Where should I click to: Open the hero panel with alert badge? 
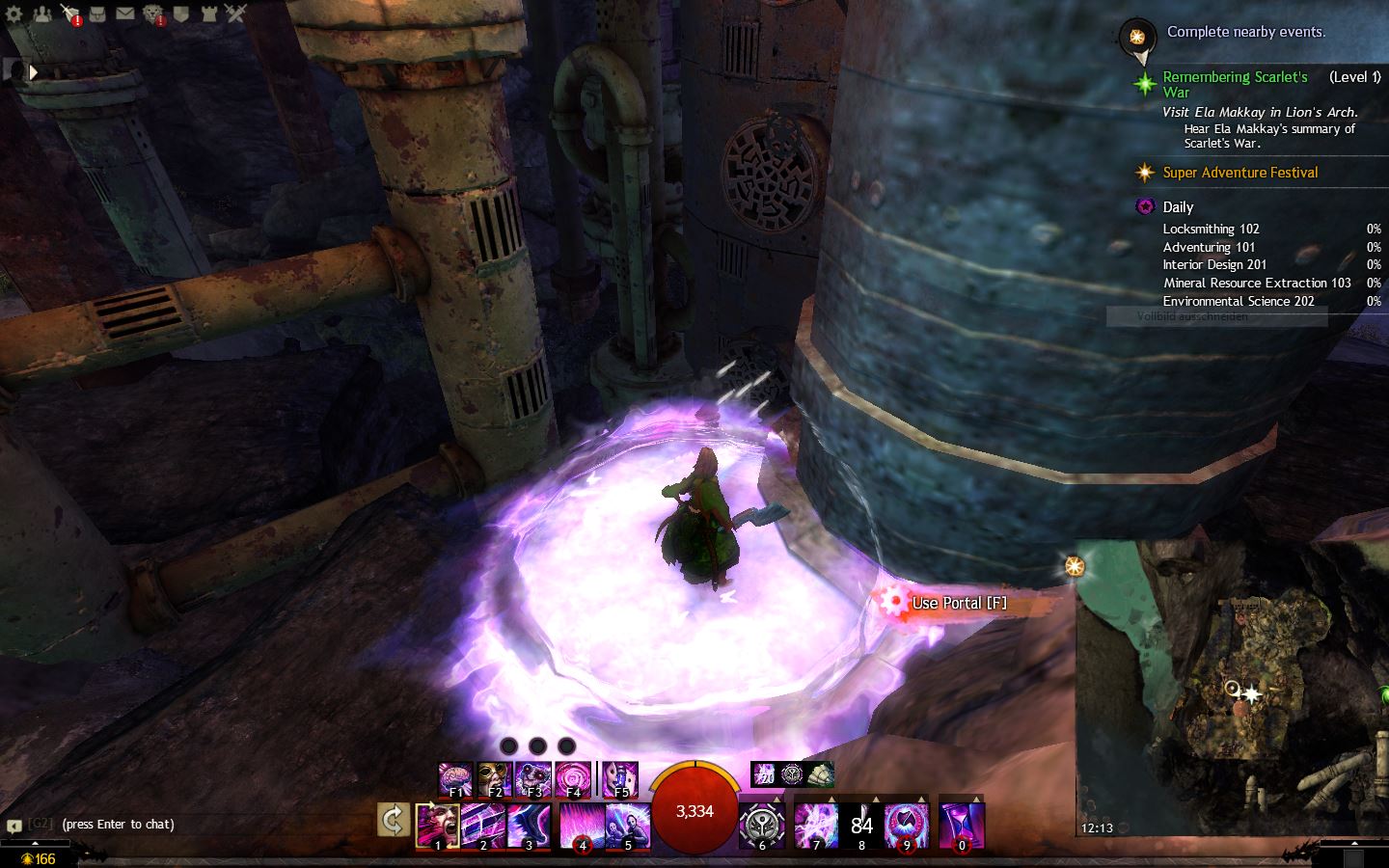70,14
